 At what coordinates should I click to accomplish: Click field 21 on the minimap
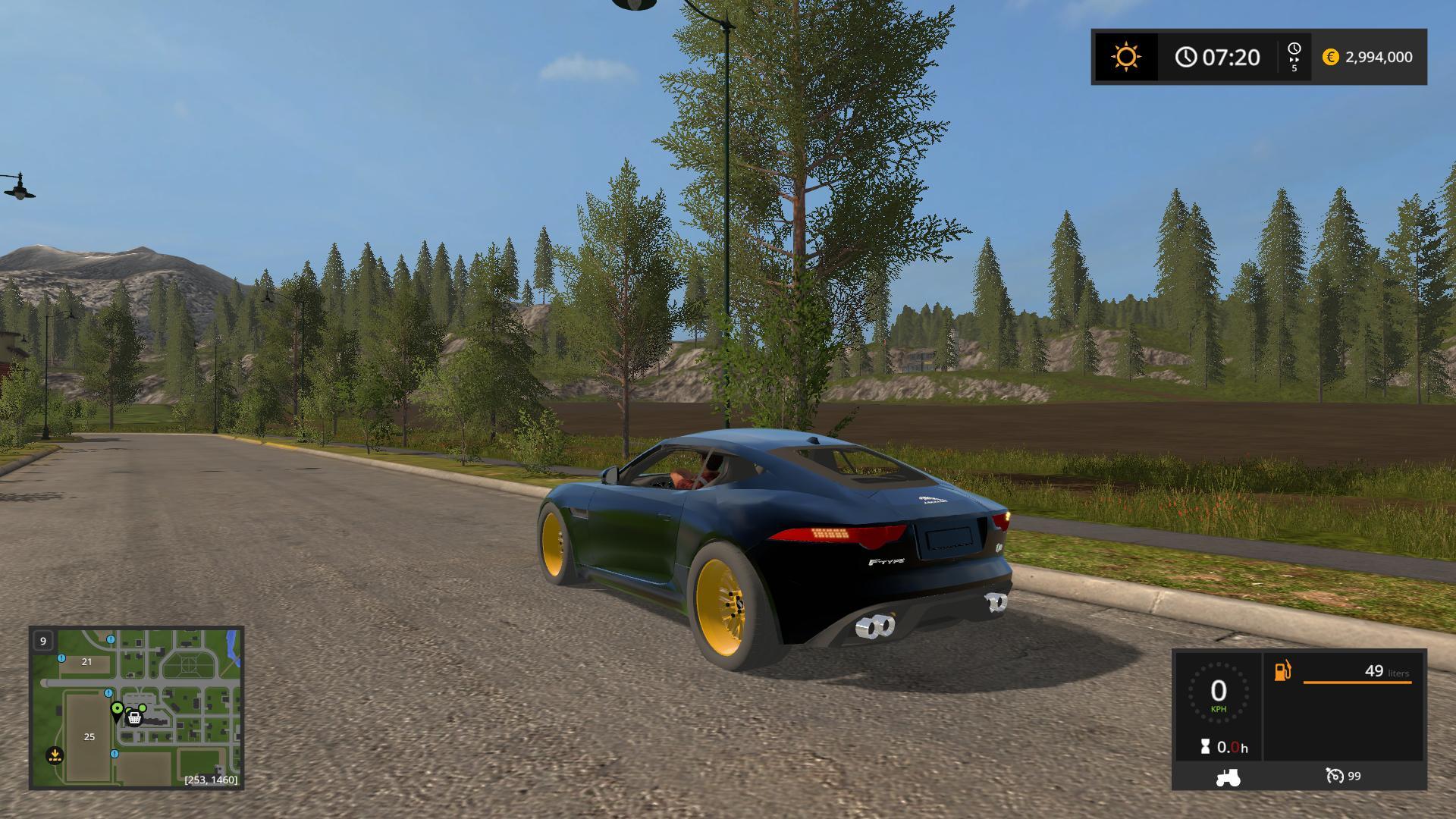click(86, 661)
